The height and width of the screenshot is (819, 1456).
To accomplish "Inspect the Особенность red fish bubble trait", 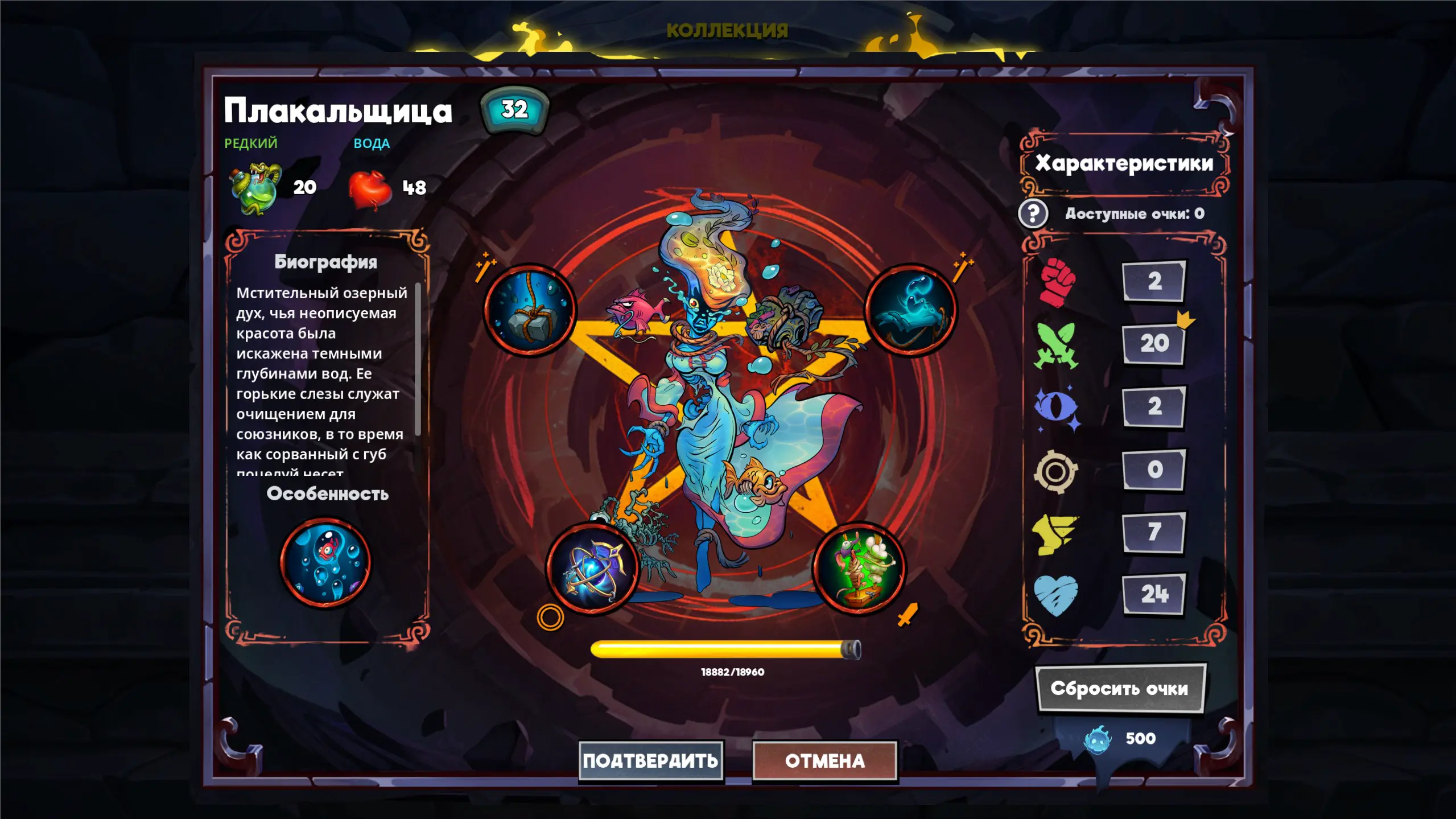I will (325, 562).
